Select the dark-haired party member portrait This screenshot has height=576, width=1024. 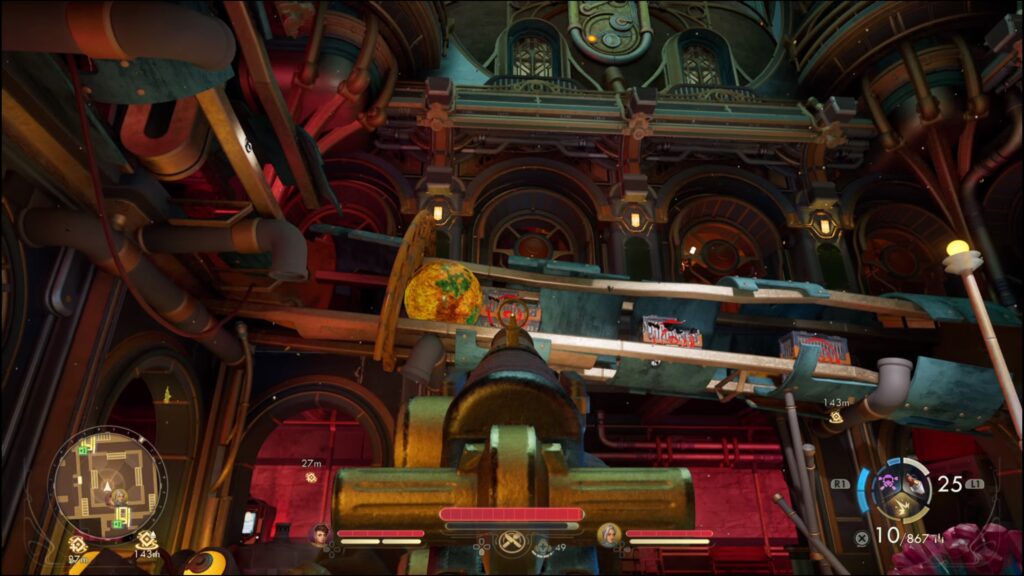[x=321, y=535]
